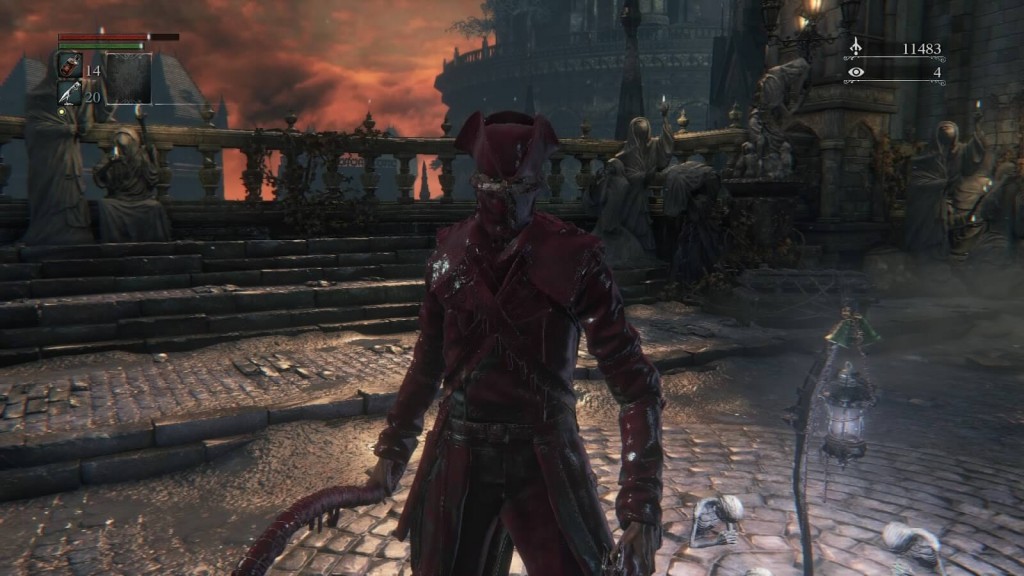The image size is (1024, 576).
Task: Click the Insight eye icon
Action: (x=855, y=72)
